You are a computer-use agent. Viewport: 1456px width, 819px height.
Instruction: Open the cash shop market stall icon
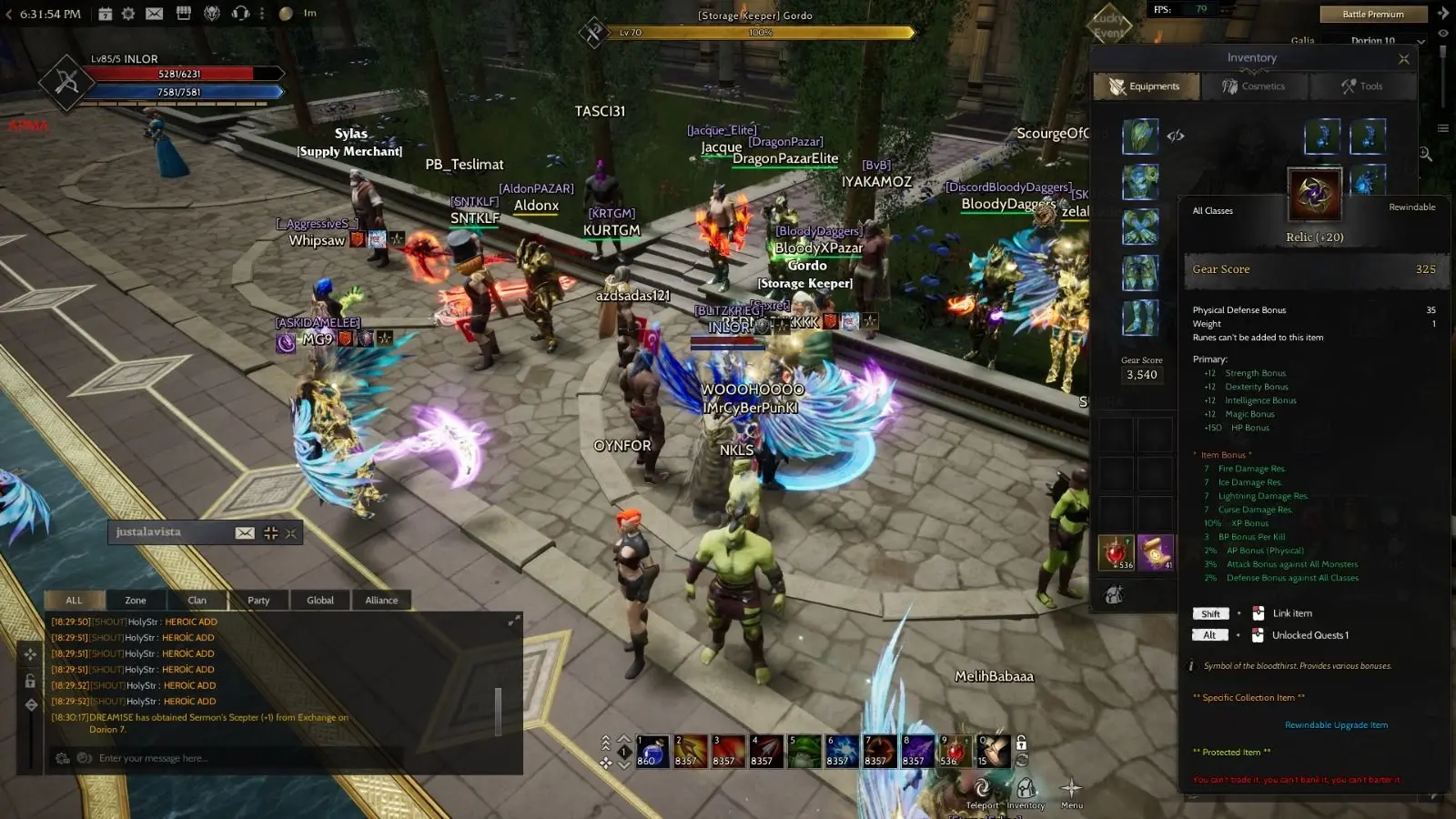pos(184,14)
